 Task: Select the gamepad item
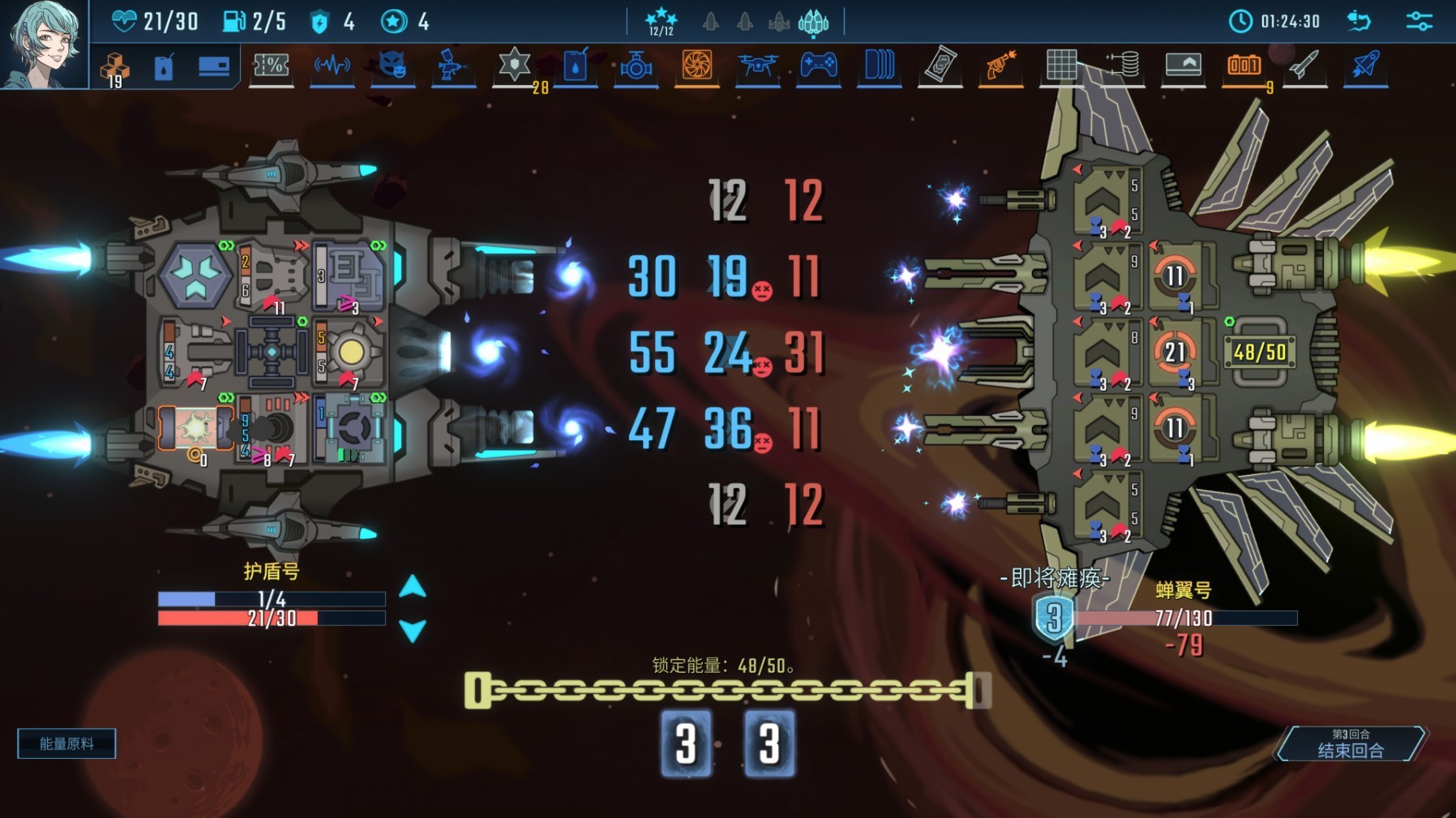(818, 66)
